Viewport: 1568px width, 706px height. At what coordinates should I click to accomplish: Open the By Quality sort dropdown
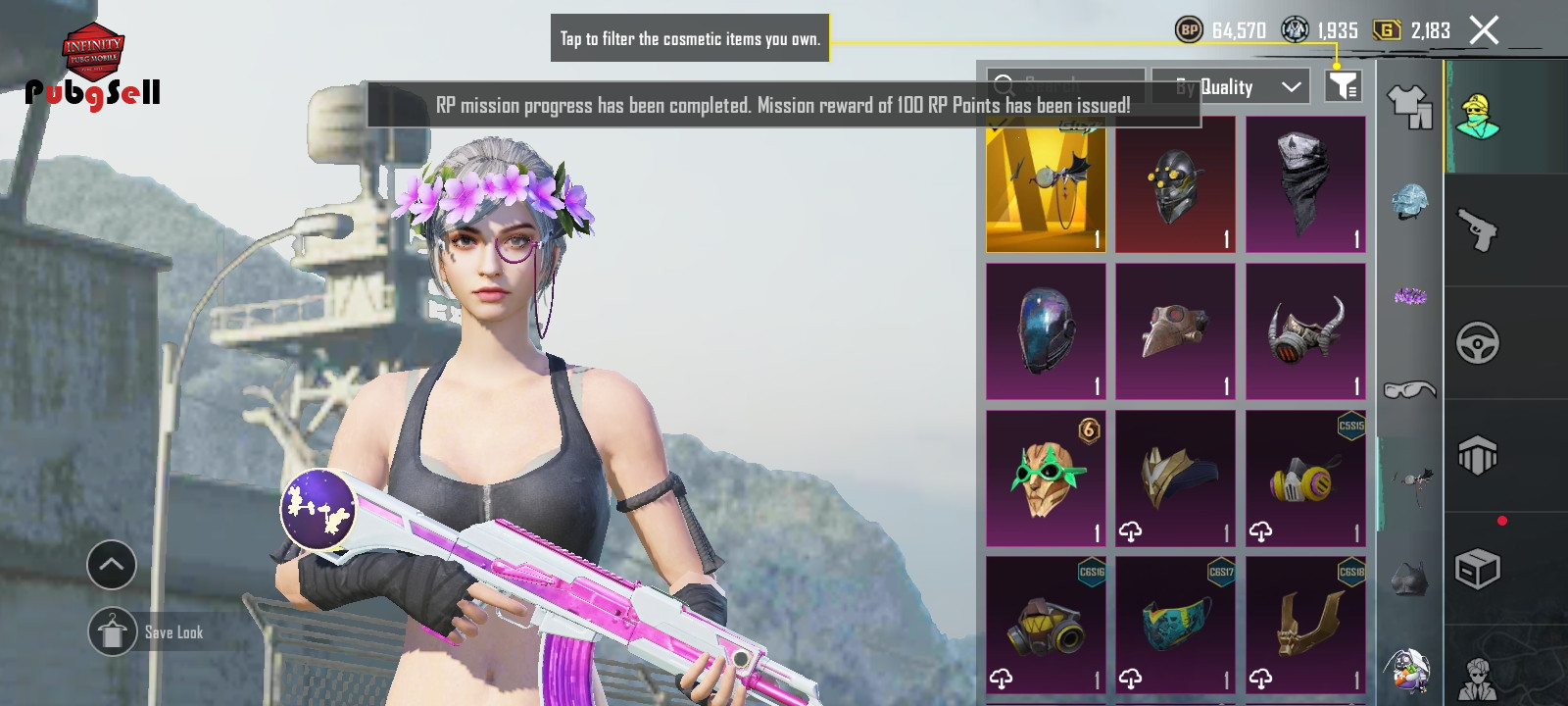(x=1239, y=87)
